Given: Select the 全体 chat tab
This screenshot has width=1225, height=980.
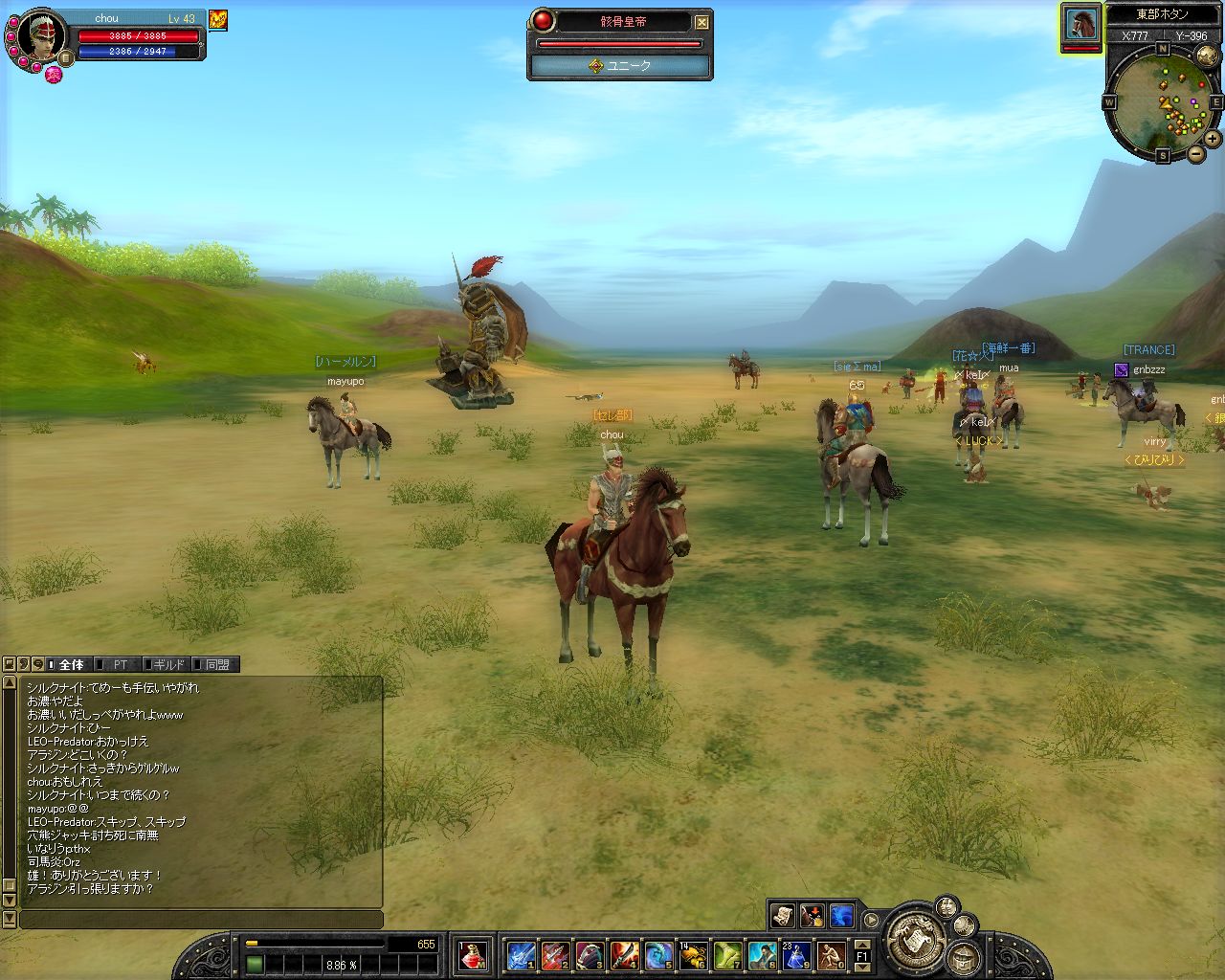Looking at the screenshot, I should tap(71, 664).
